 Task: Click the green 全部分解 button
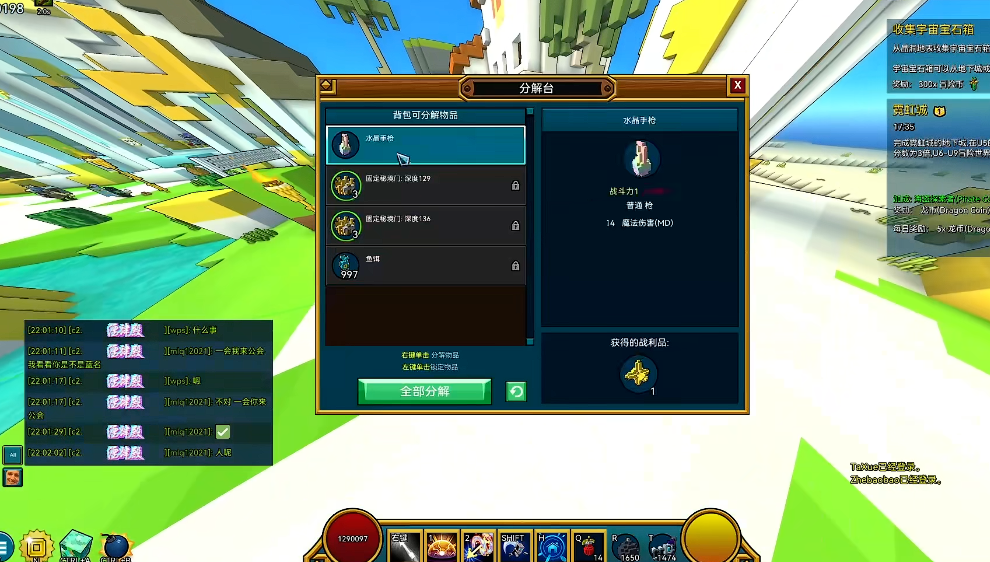coord(424,391)
